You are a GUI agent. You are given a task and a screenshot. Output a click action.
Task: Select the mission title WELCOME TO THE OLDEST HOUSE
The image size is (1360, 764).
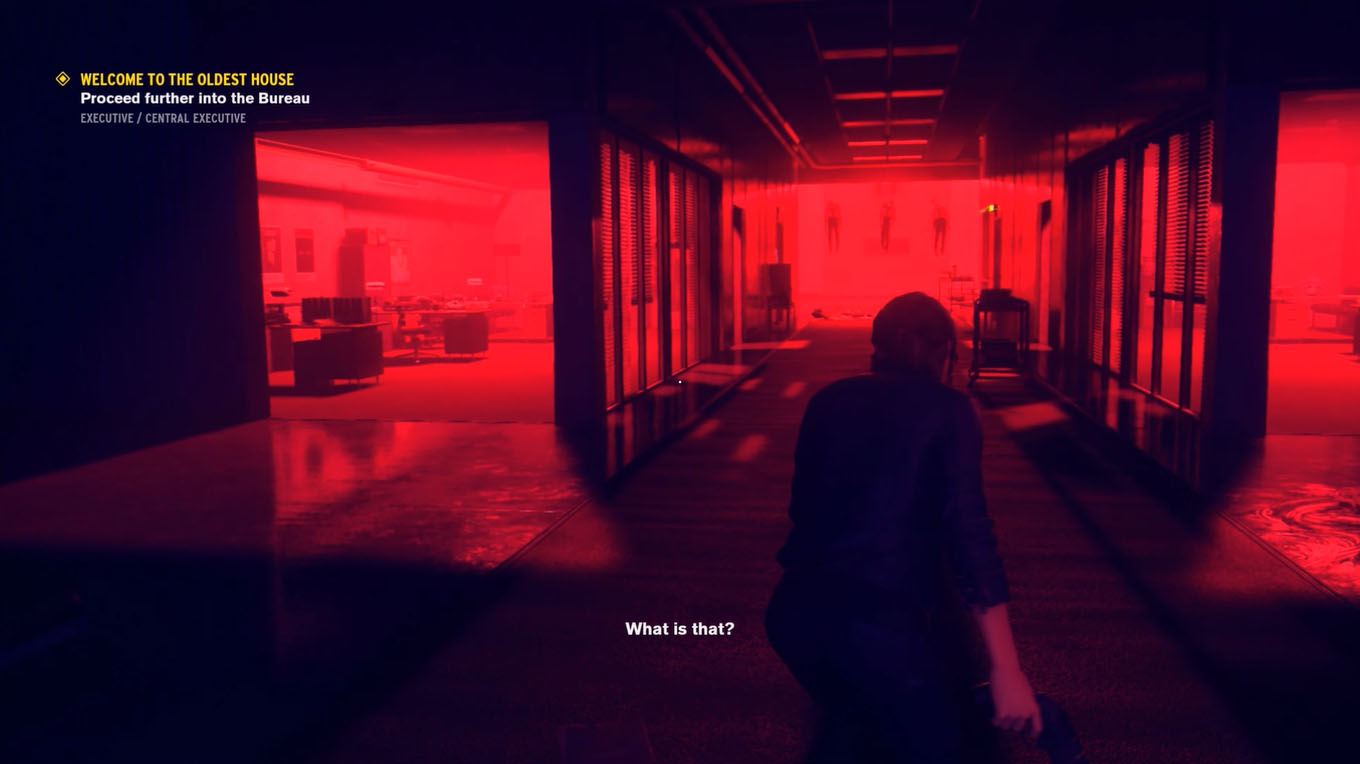click(x=186, y=77)
